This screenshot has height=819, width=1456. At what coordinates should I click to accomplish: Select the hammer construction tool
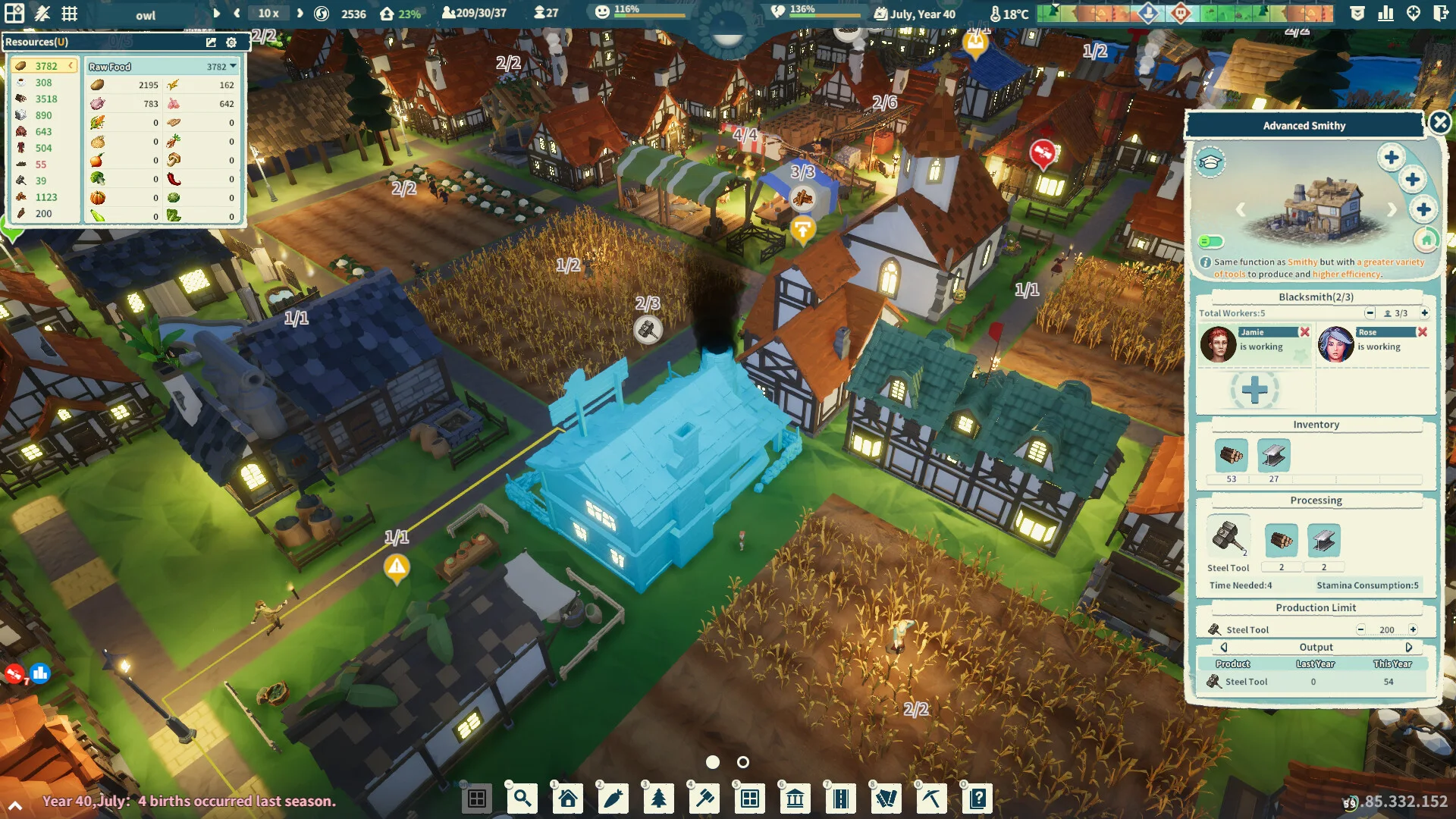click(704, 799)
